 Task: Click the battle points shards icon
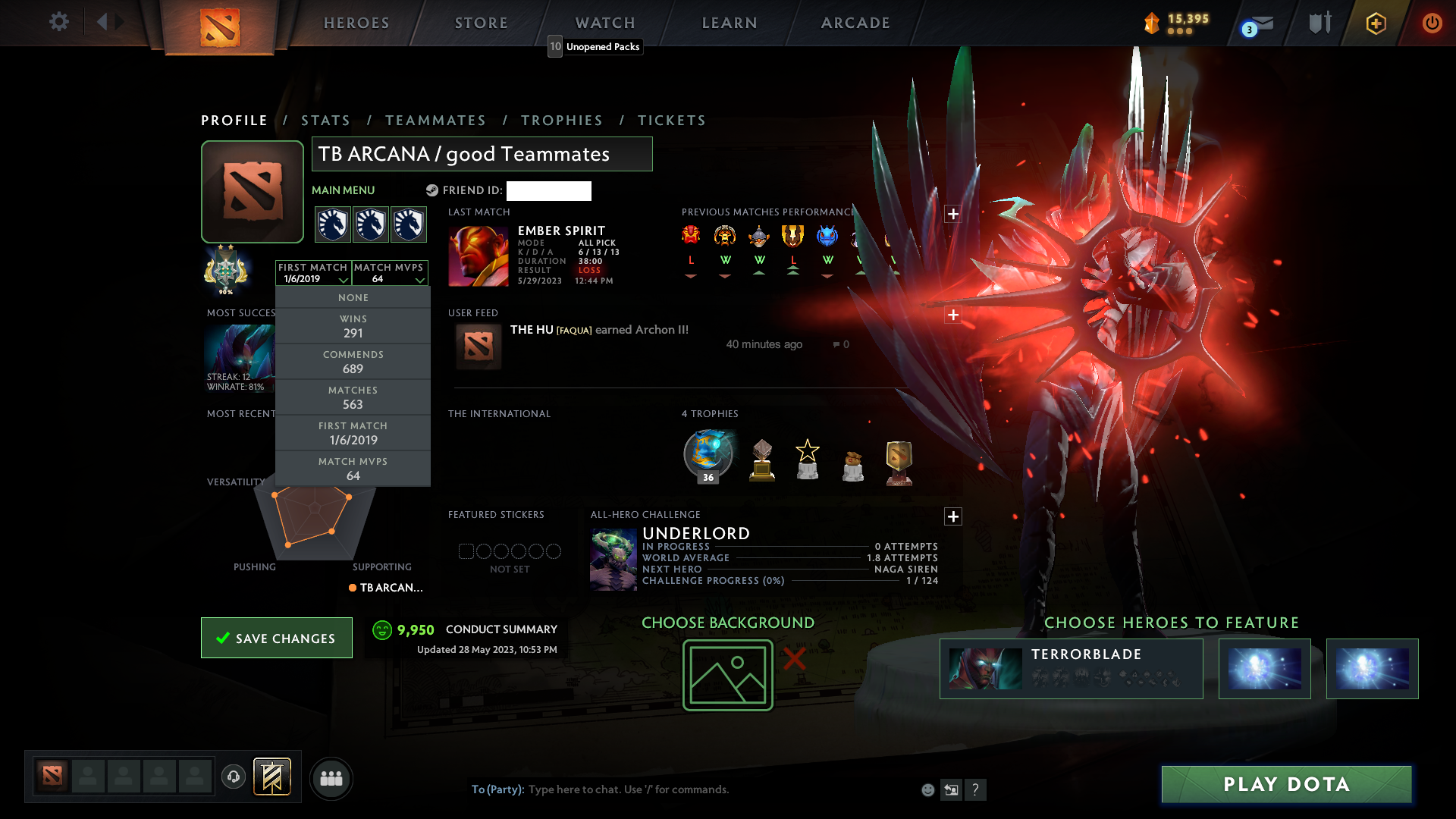tap(1152, 23)
